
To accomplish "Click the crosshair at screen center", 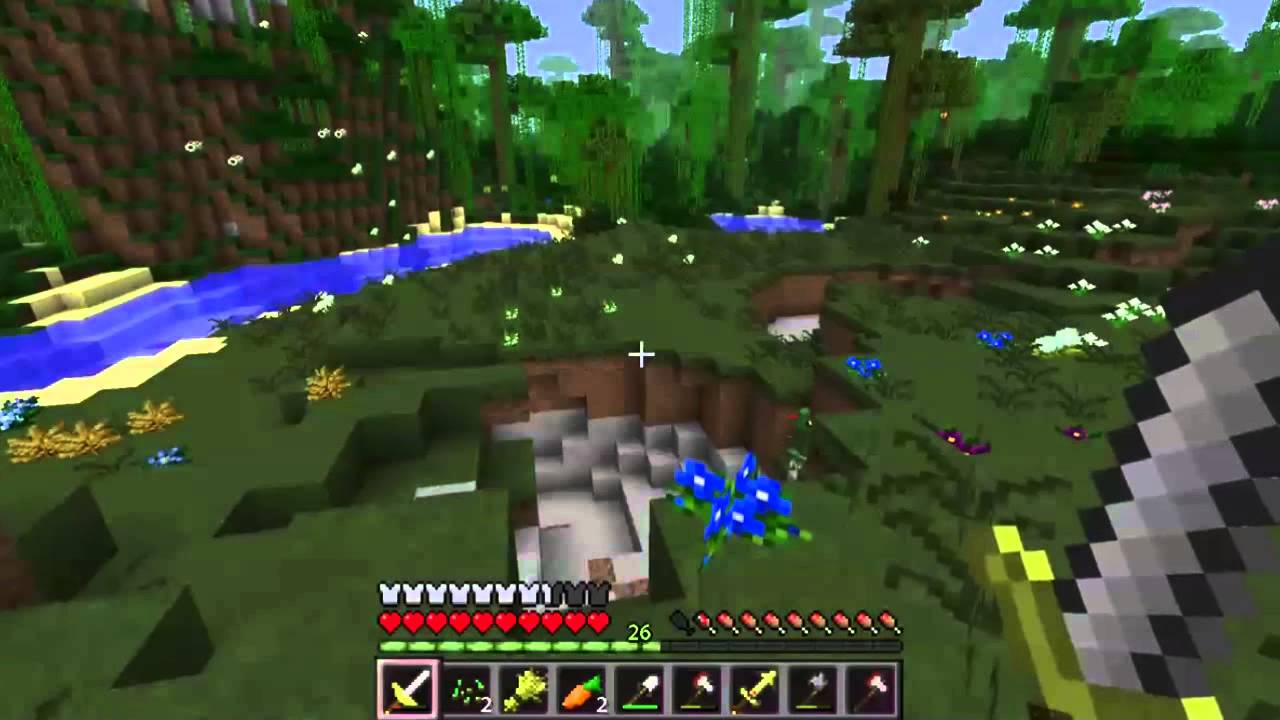I will (x=640, y=354).
